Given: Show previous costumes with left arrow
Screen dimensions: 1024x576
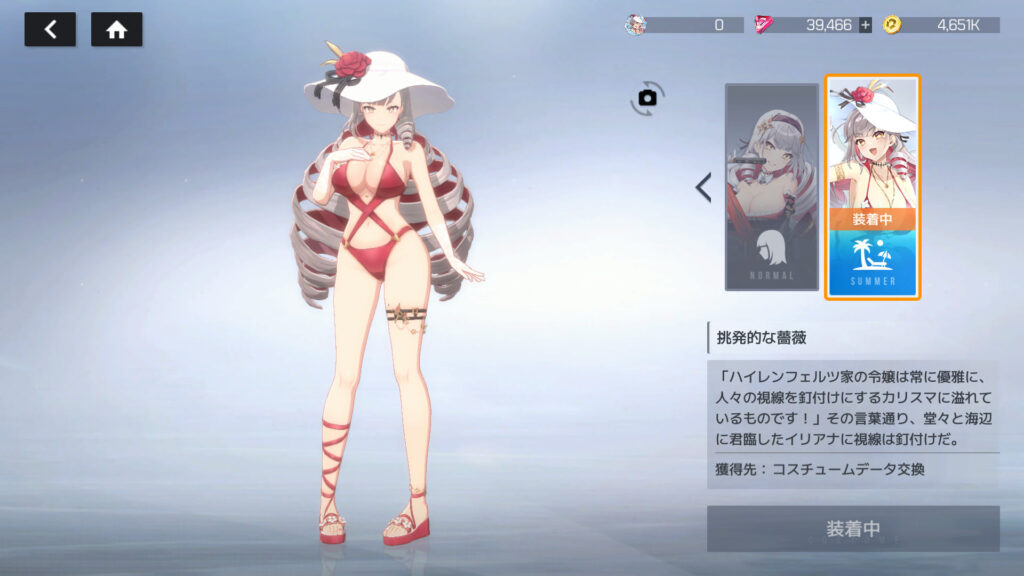Looking at the screenshot, I should click(x=703, y=187).
